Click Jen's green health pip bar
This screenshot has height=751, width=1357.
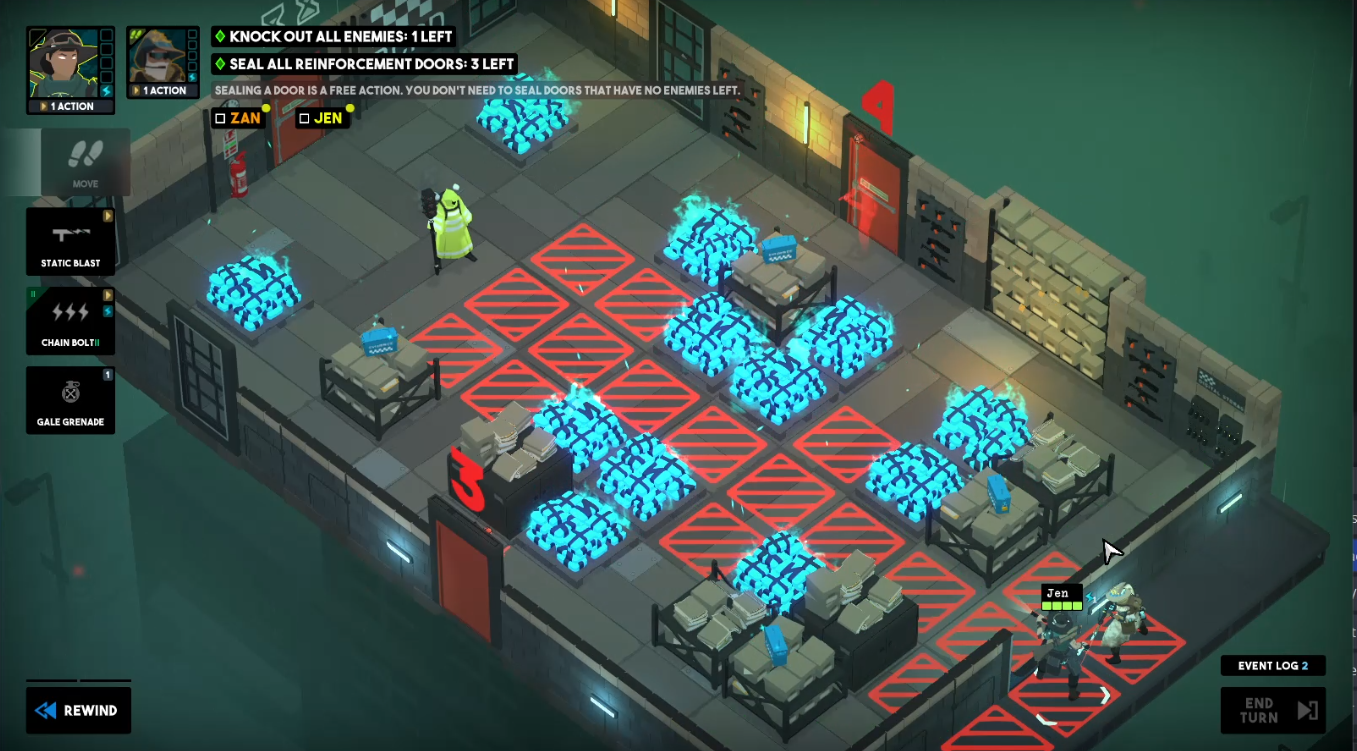click(x=1060, y=604)
